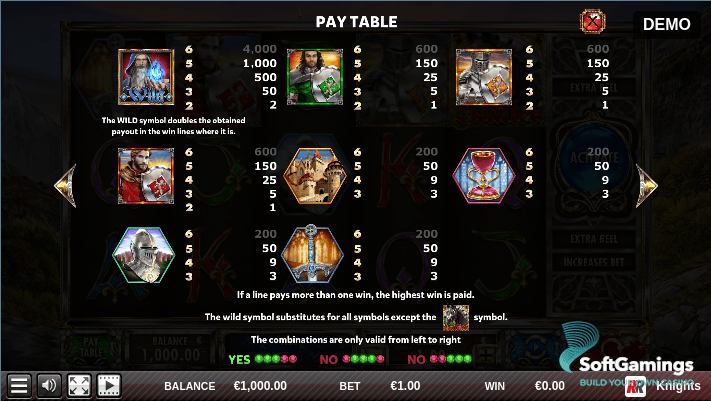Go to the next pay table page
The image size is (711, 401).
click(x=647, y=186)
